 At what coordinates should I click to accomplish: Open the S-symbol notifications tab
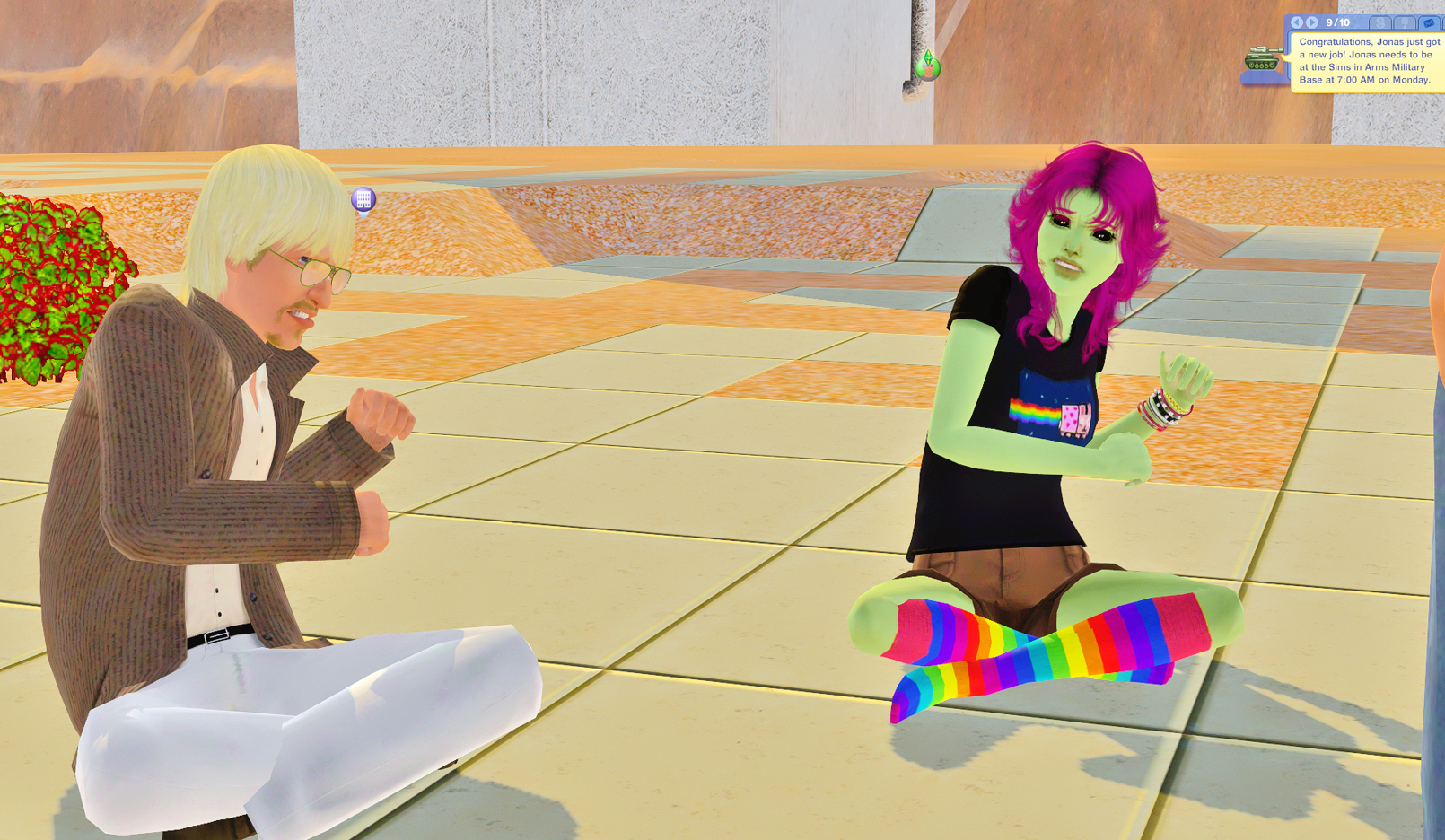click(x=1381, y=22)
